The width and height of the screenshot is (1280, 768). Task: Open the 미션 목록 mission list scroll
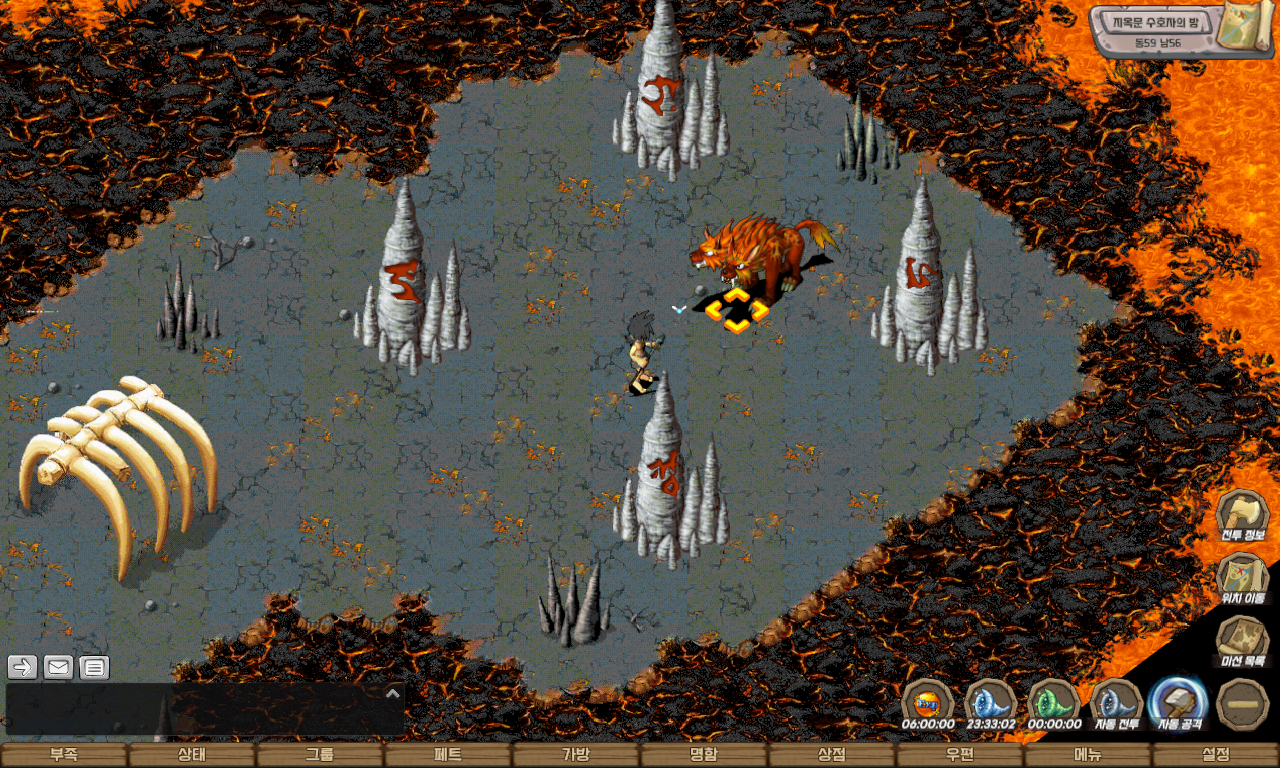[x=1243, y=640]
